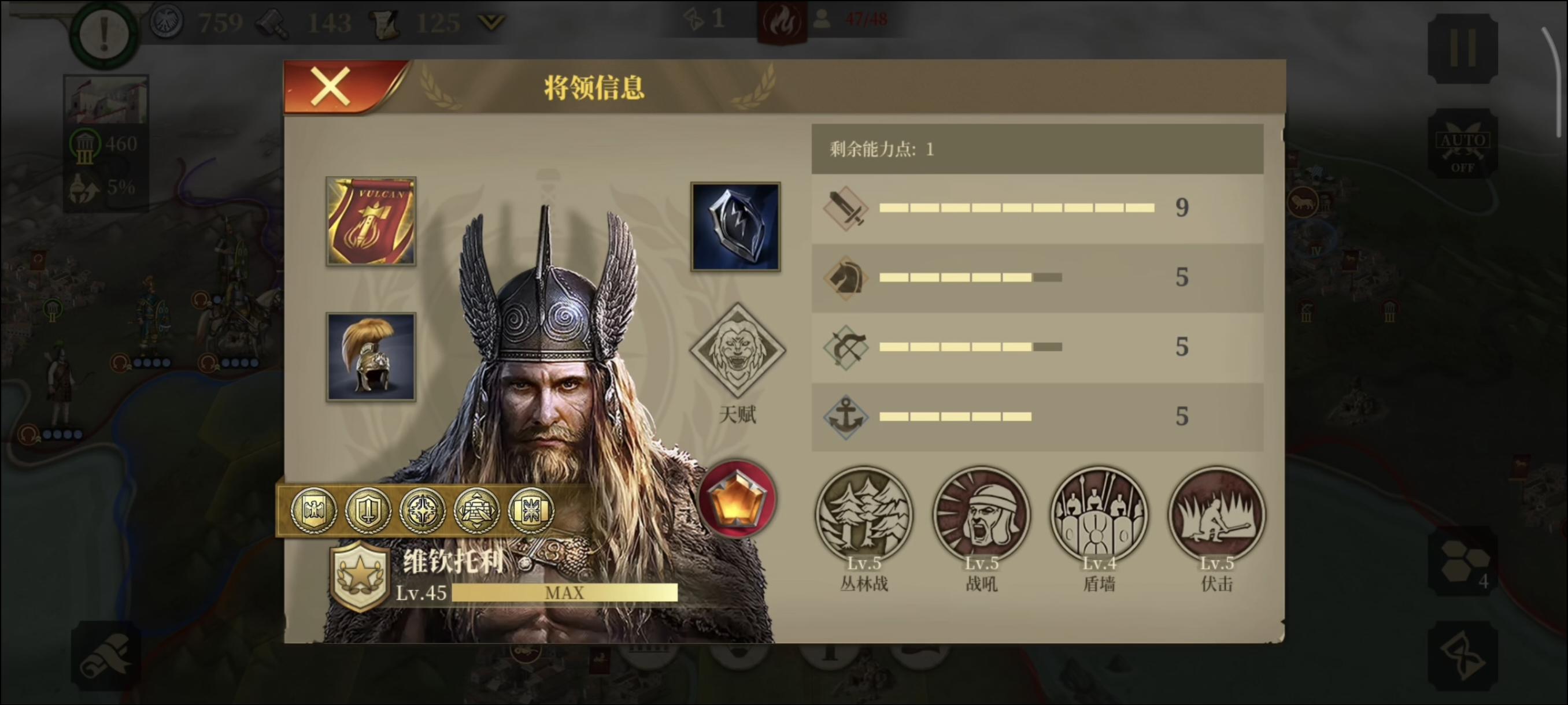Select the 战吼 war cry skill
This screenshot has width=1568, height=705.
click(982, 514)
